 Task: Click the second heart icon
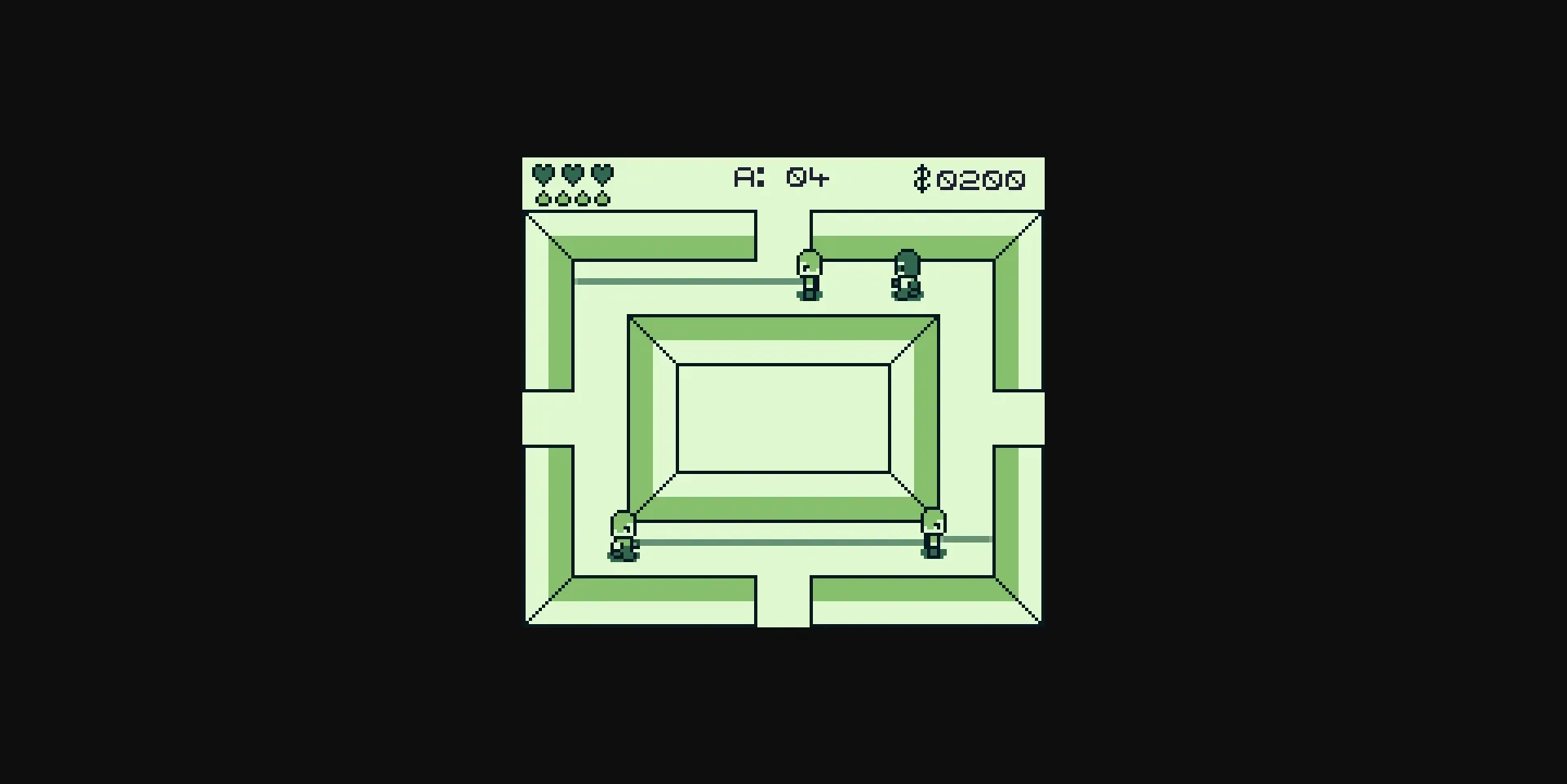pyautogui.click(x=571, y=174)
